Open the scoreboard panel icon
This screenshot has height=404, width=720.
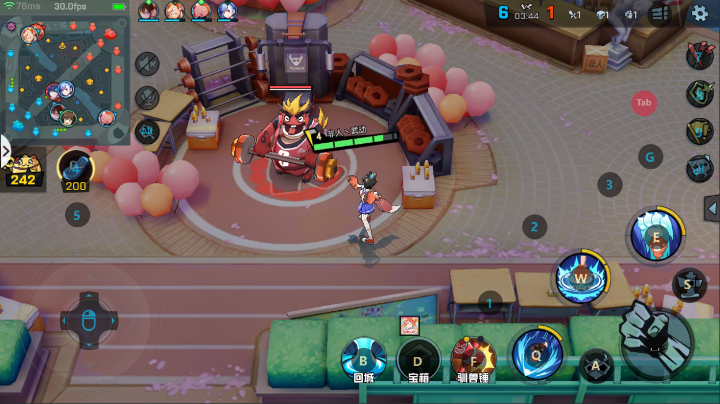point(659,14)
